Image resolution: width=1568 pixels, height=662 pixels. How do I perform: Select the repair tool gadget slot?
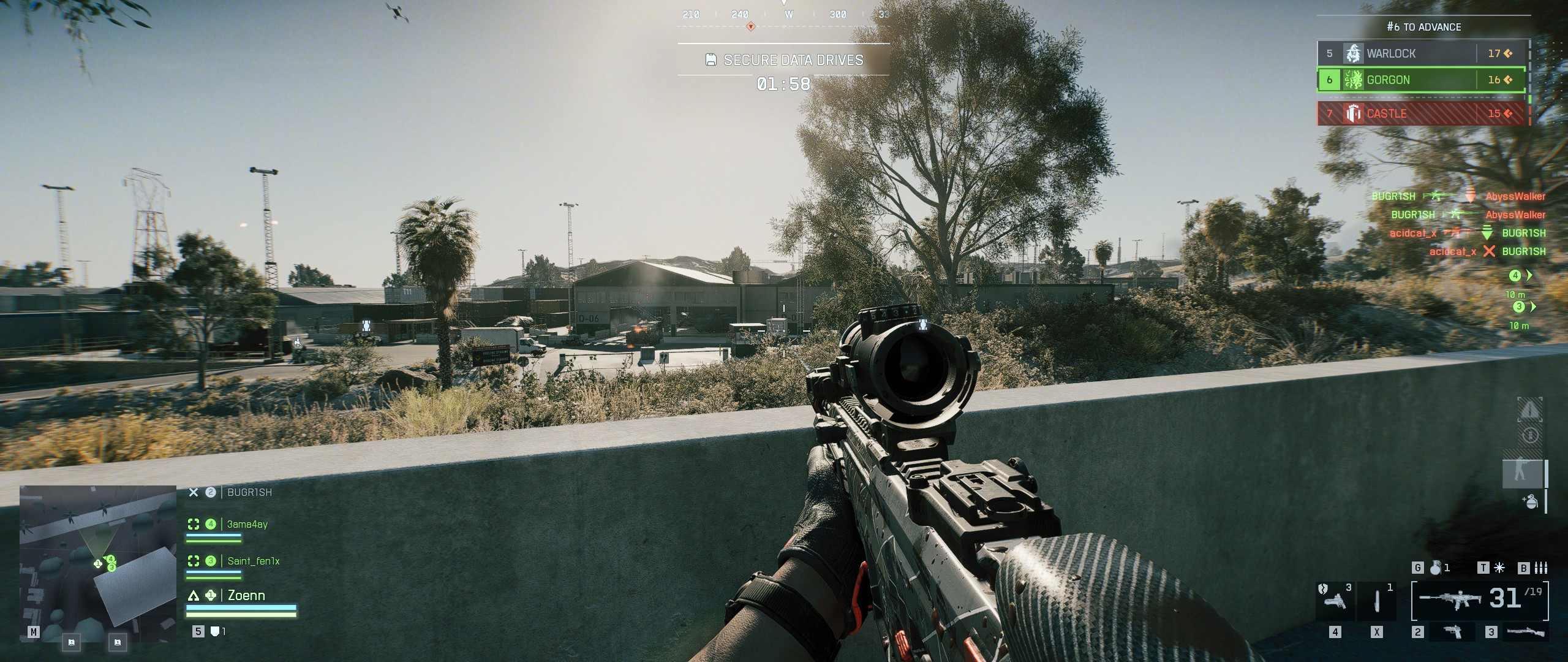pyautogui.click(x=1335, y=598)
